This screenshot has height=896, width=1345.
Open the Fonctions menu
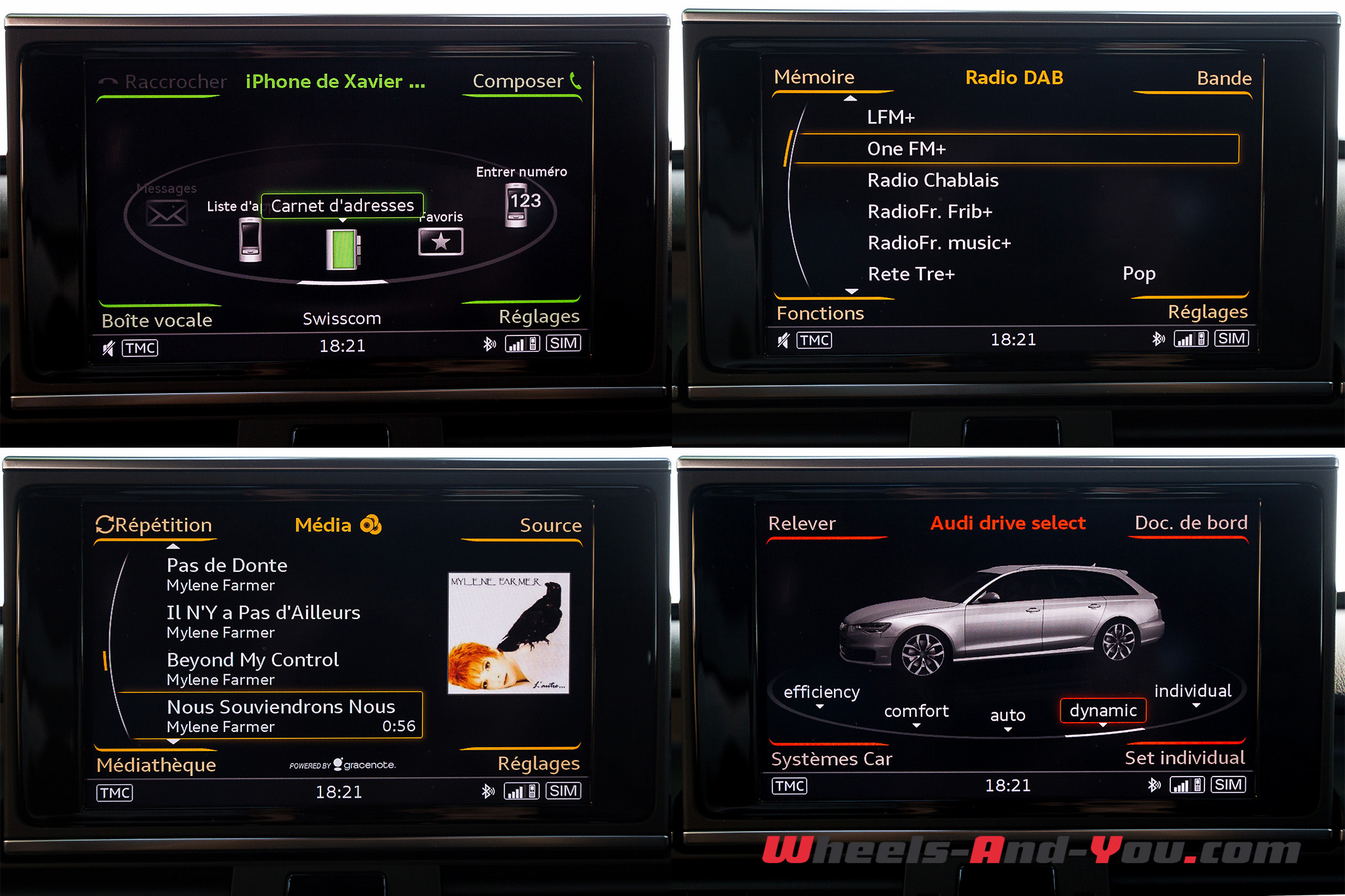coord(820,313)
